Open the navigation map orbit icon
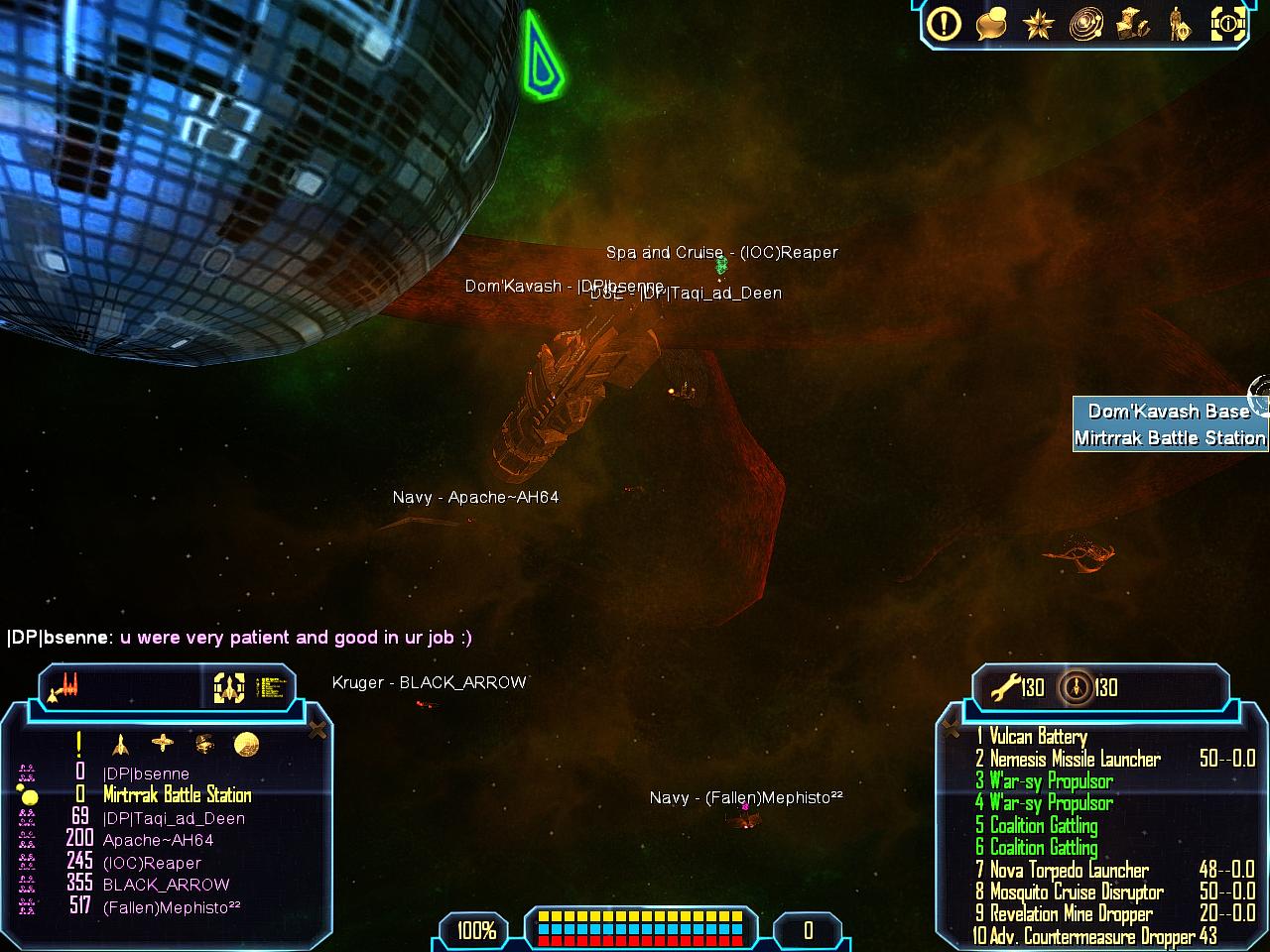 click(x=1085, y=24)
